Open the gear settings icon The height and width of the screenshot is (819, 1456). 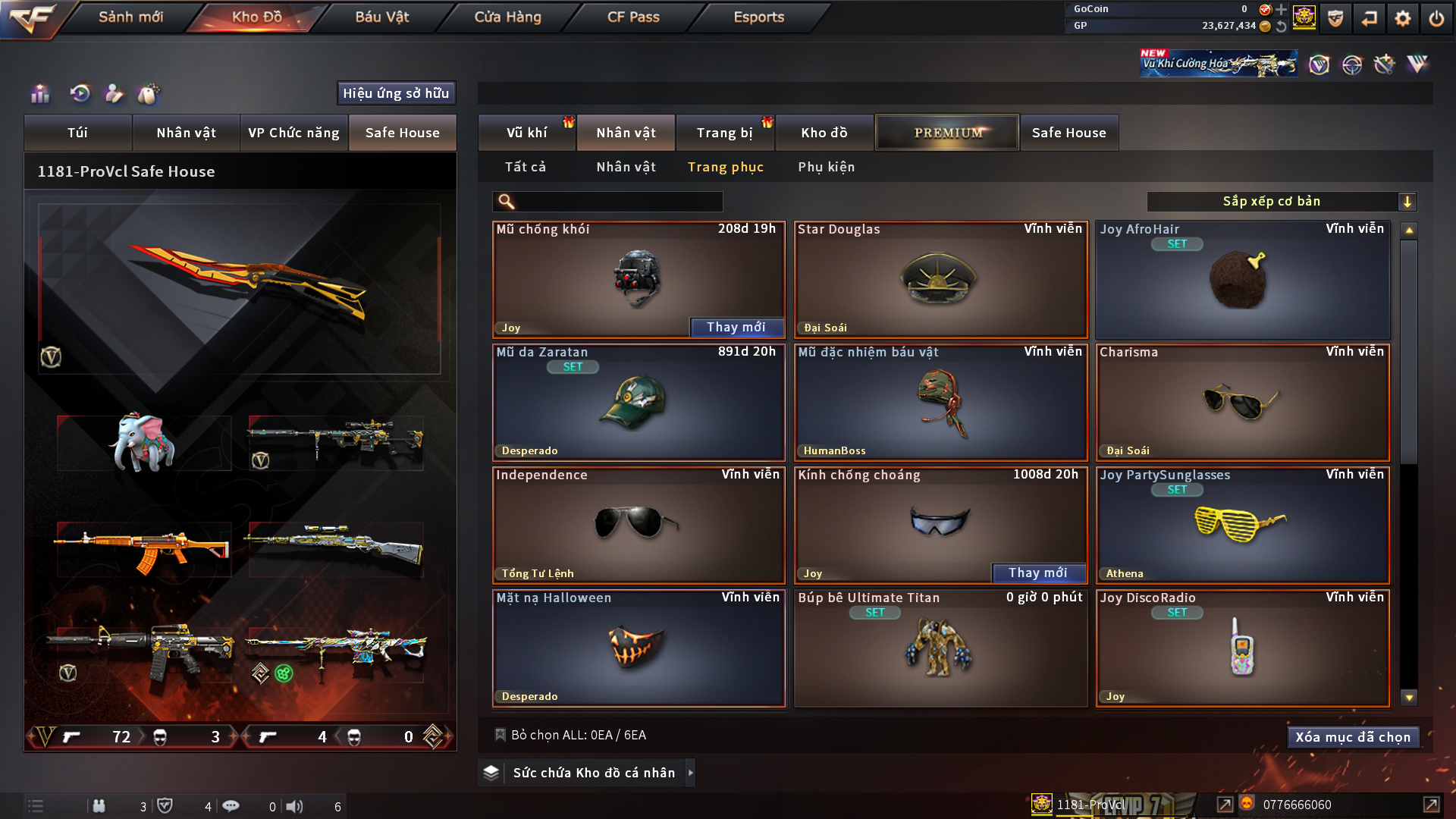1402,18
